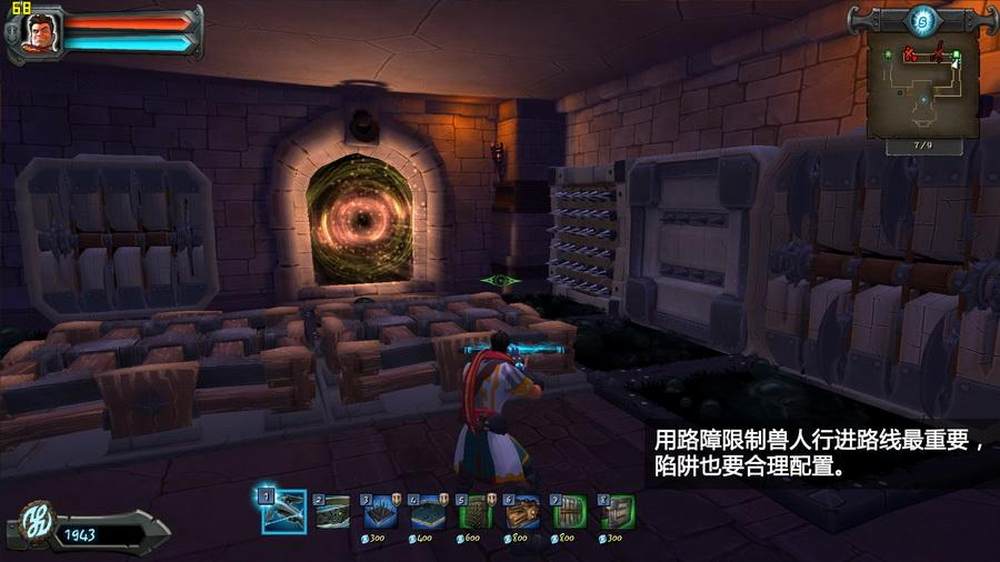Viewport: 1000px width, 562px height.
Task: Select the green wall trap costing 600
Action: (476, 512)
